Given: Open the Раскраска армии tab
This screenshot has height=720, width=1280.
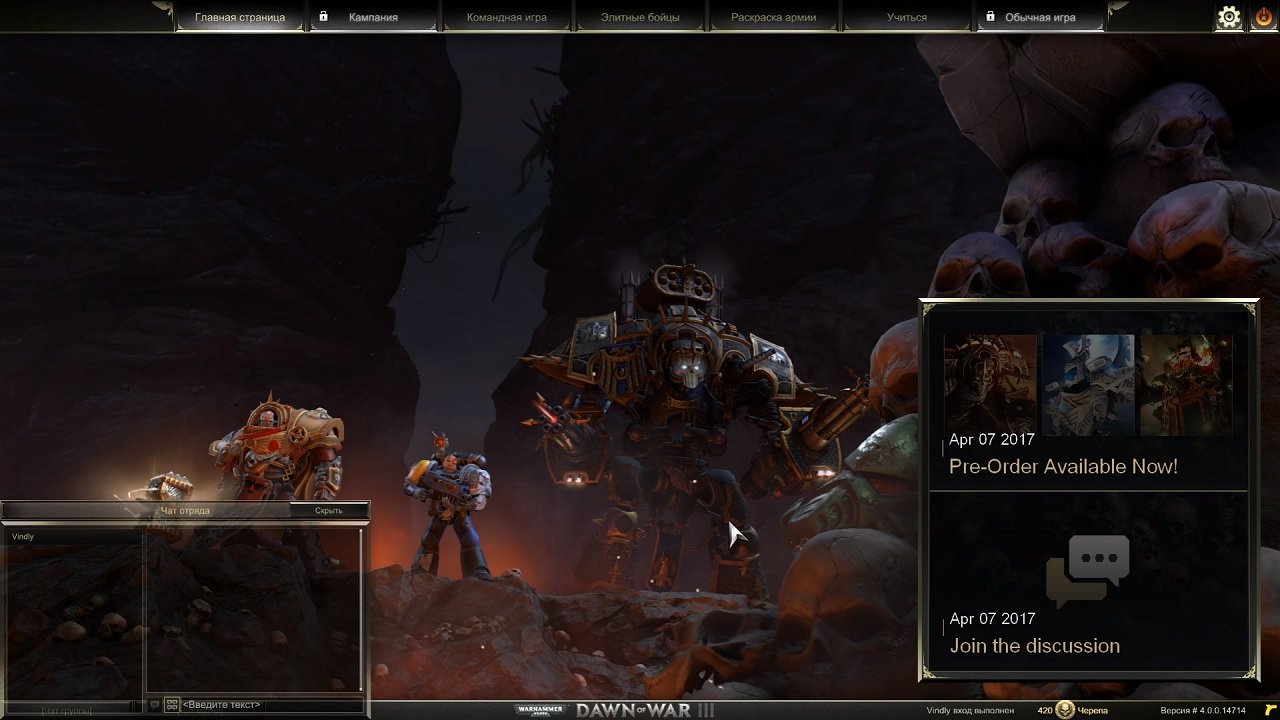Looking at the screenshot, I should 775,16.
